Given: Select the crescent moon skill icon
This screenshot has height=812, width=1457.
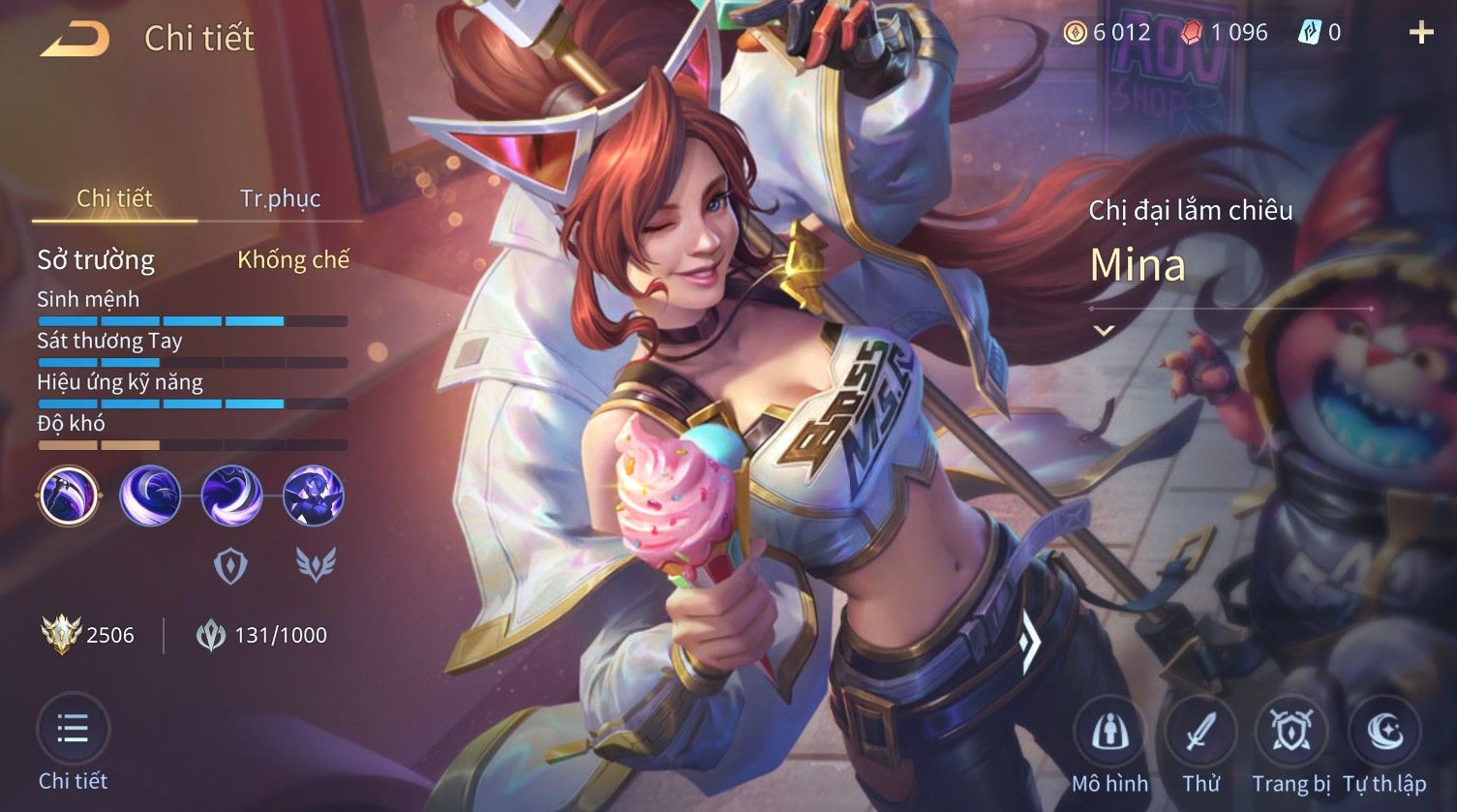Looking at the screenshot, I should [150, 496].
